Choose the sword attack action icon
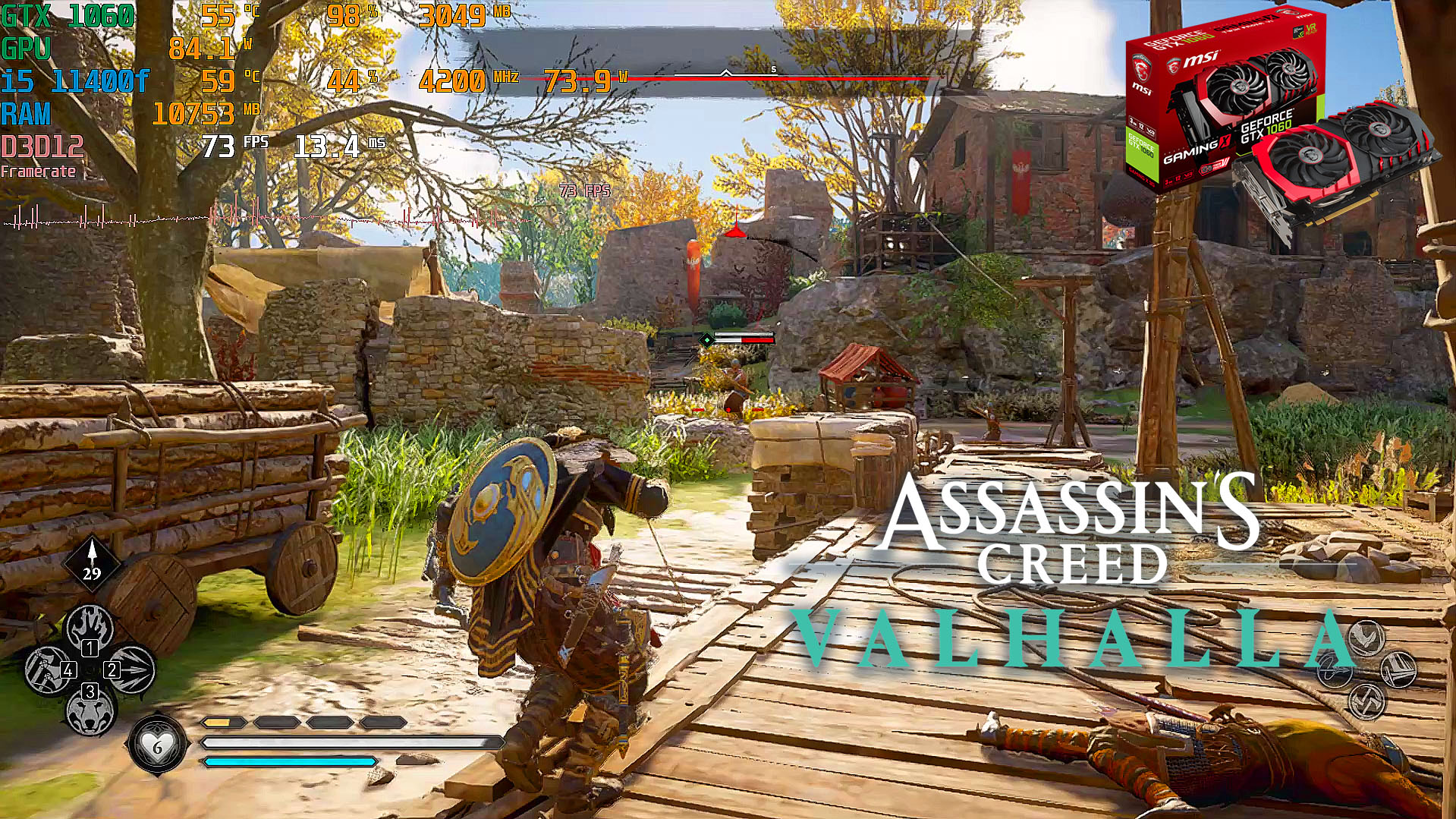The image size is (1456, 819). click(x=1398, y=669)
